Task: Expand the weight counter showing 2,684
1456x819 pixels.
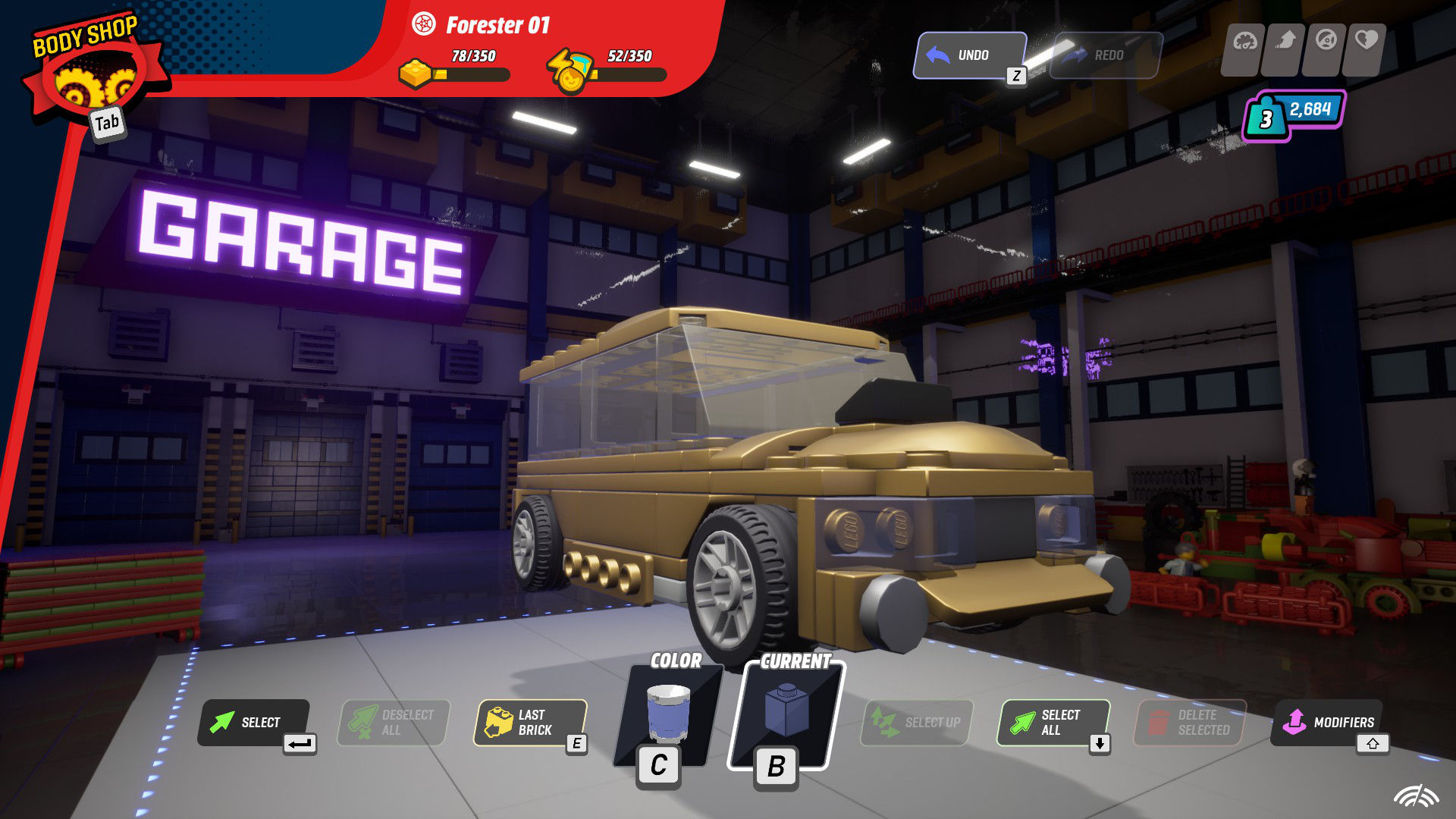Action: click(x=1289, y=114)
